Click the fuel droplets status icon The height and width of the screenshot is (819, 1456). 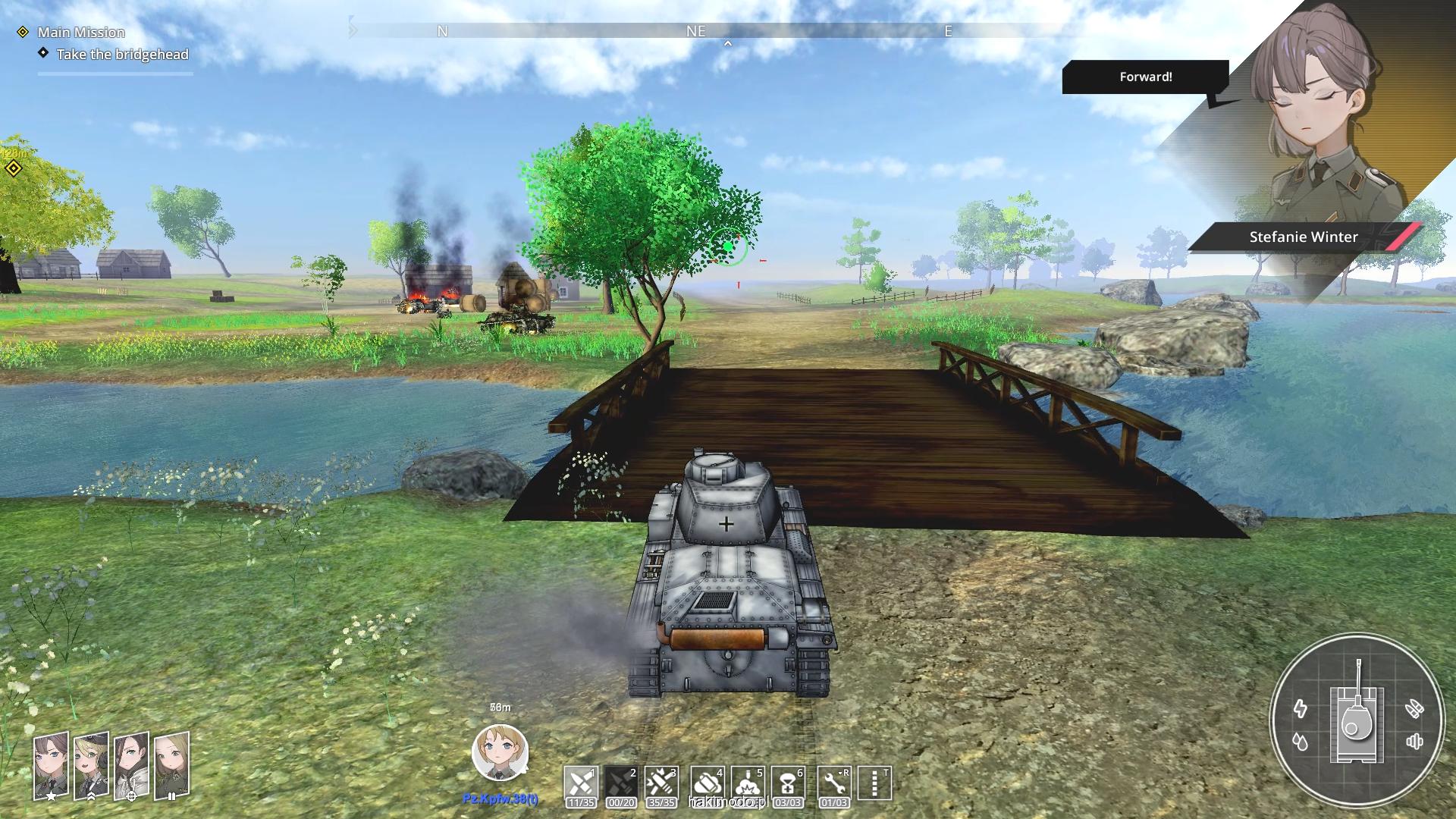[x=1301, y=742]
